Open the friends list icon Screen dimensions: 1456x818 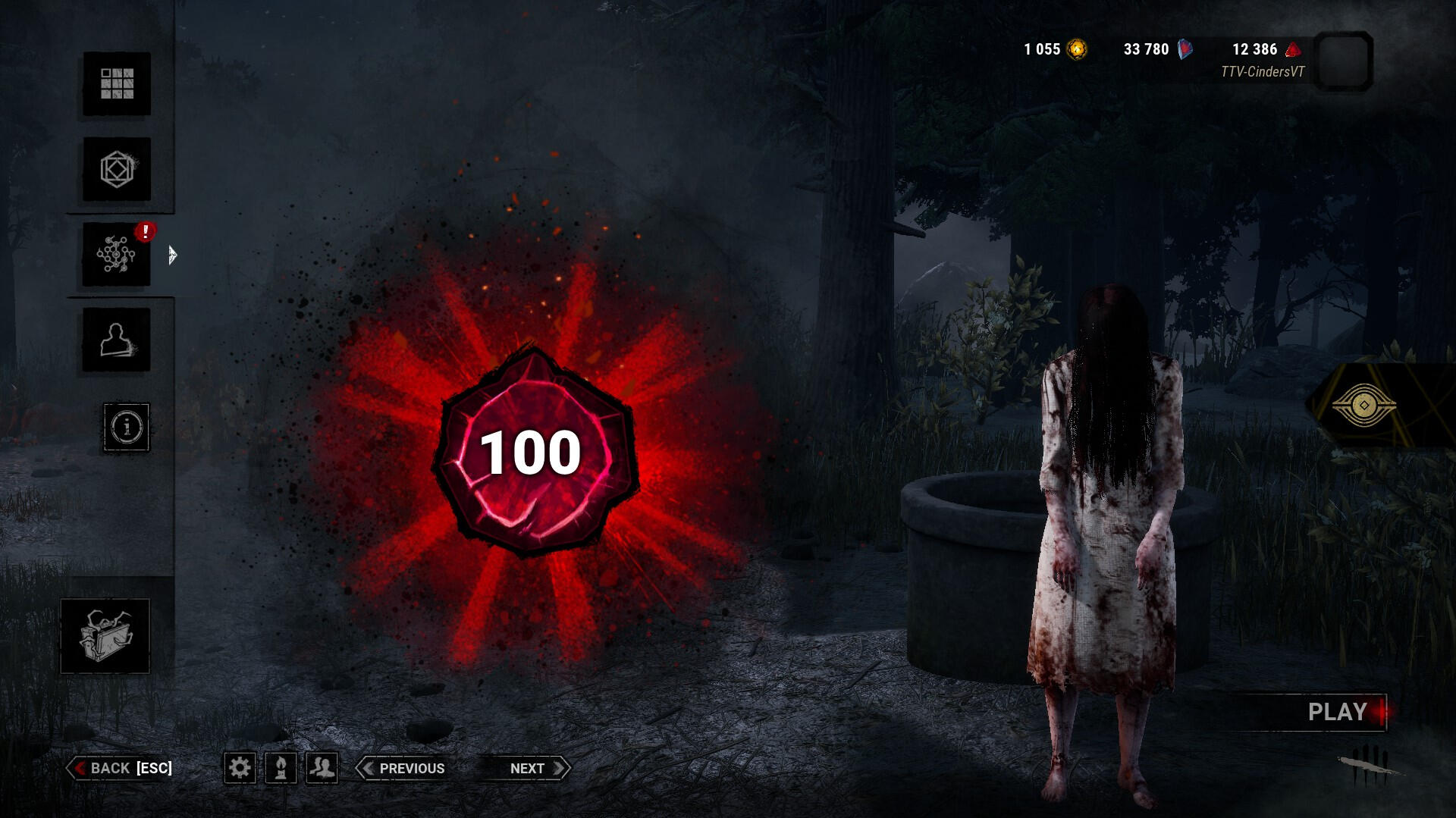pyautogui.click(x=322, y=768)
